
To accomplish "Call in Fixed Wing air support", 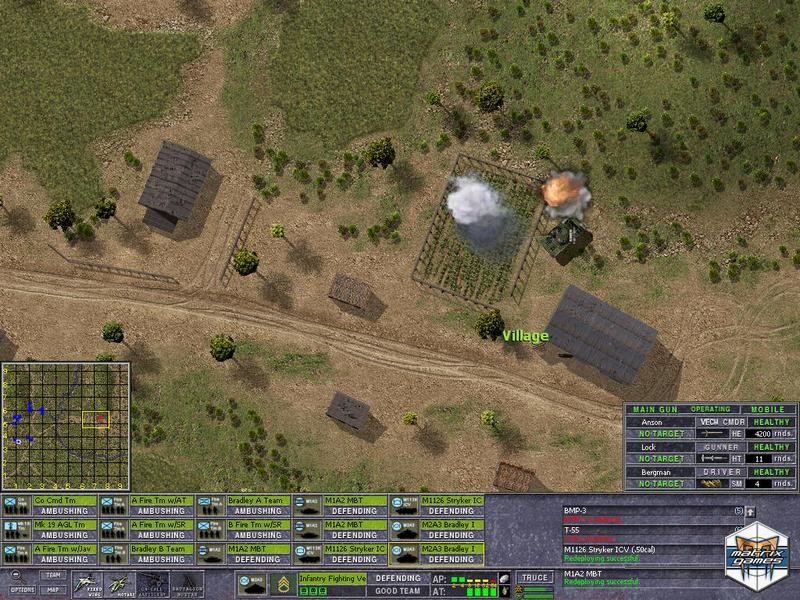I will [88, 583].
